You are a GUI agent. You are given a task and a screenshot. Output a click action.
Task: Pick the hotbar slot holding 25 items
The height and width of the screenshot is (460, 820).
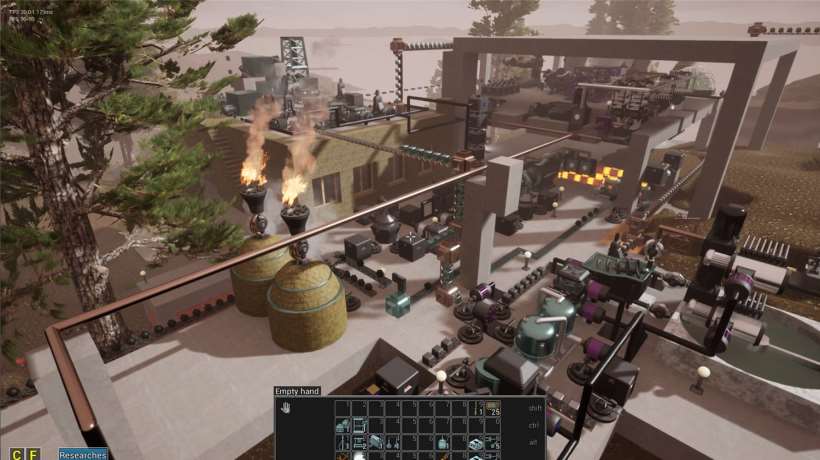coord(492,408)
